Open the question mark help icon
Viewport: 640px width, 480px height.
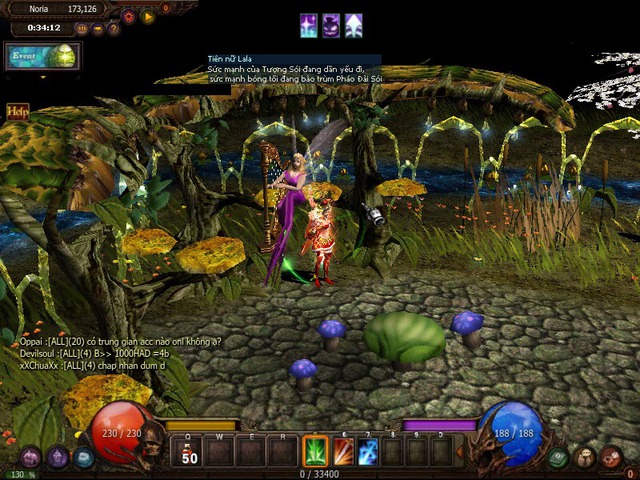pos(114,29)
